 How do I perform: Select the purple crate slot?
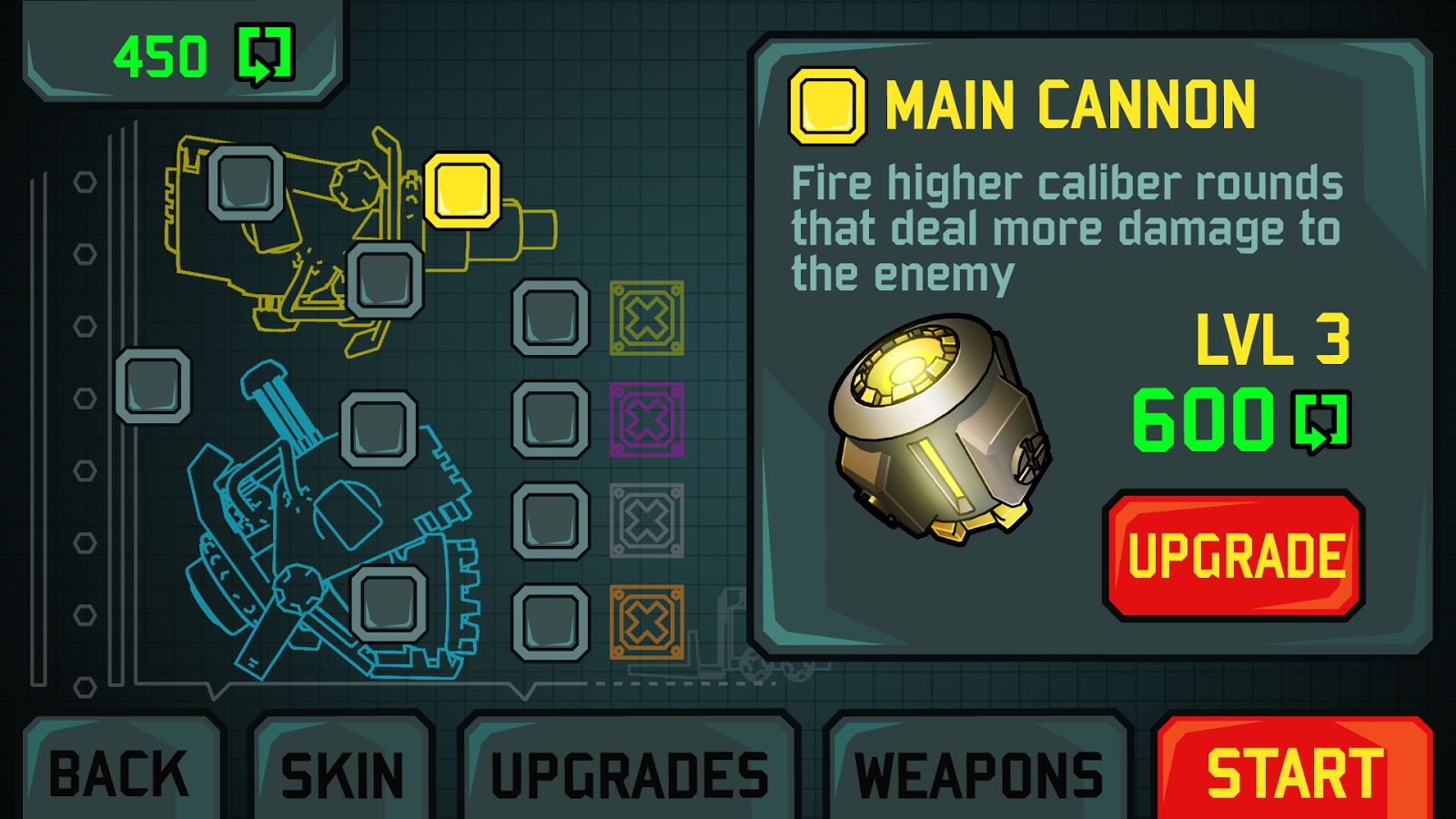pos(647,420)
